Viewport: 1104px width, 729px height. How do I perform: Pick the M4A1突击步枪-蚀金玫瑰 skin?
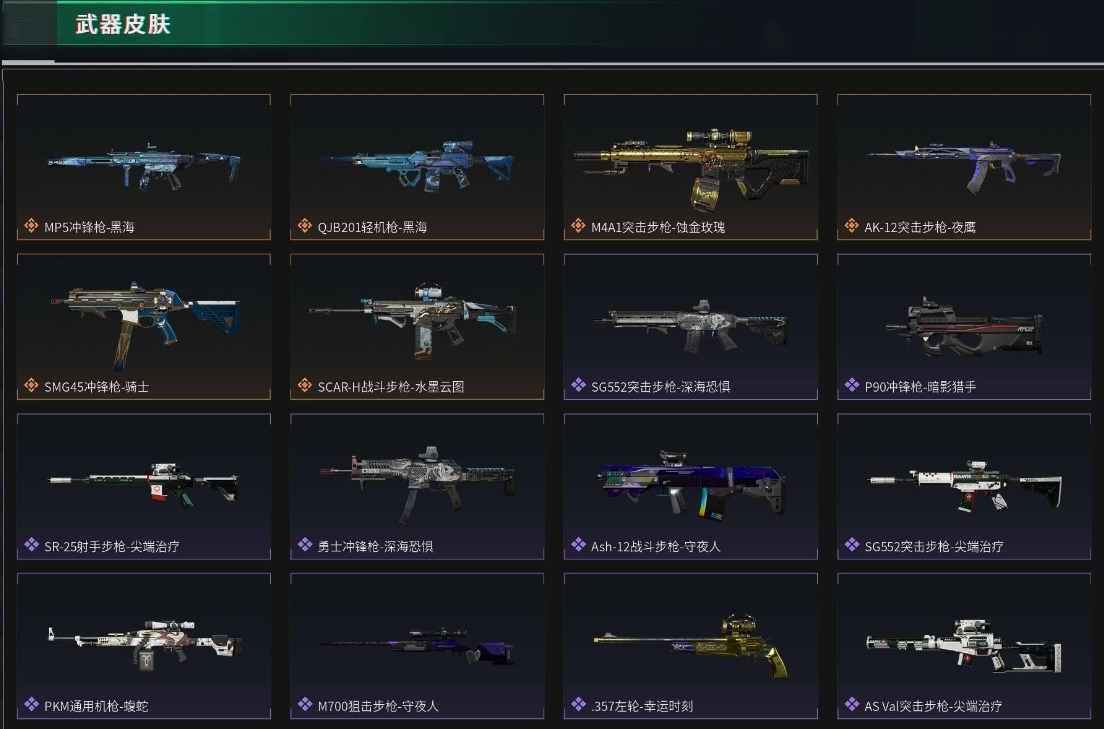point(691,167)
